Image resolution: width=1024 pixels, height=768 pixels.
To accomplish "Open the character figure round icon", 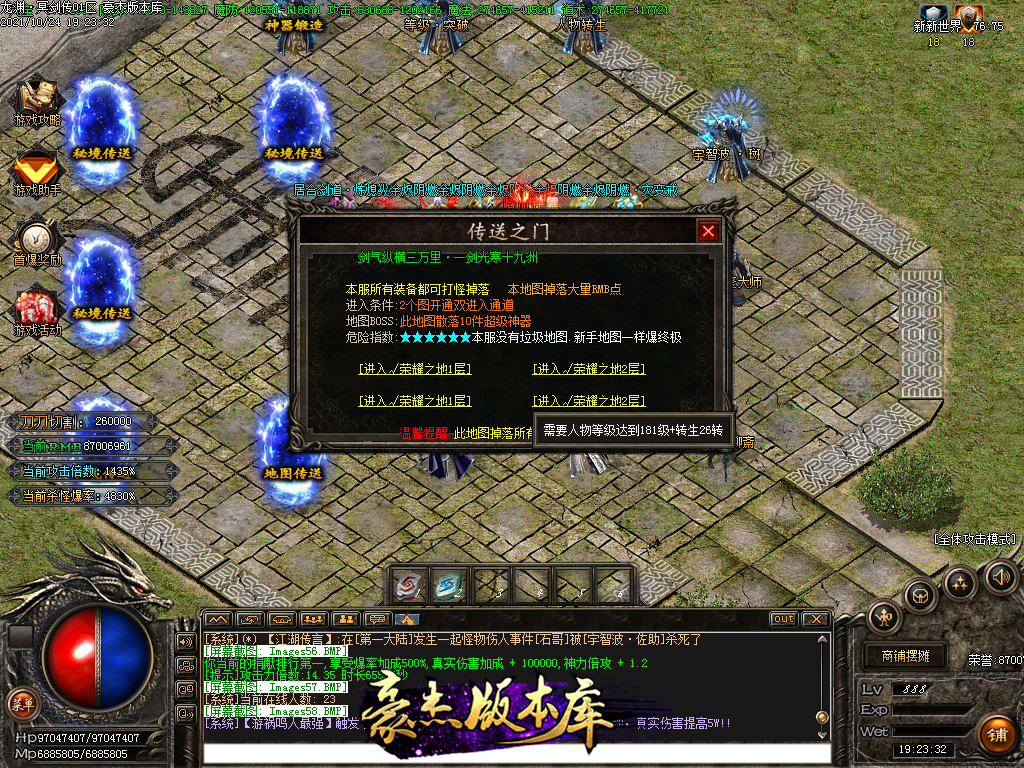I will point(885,618).
